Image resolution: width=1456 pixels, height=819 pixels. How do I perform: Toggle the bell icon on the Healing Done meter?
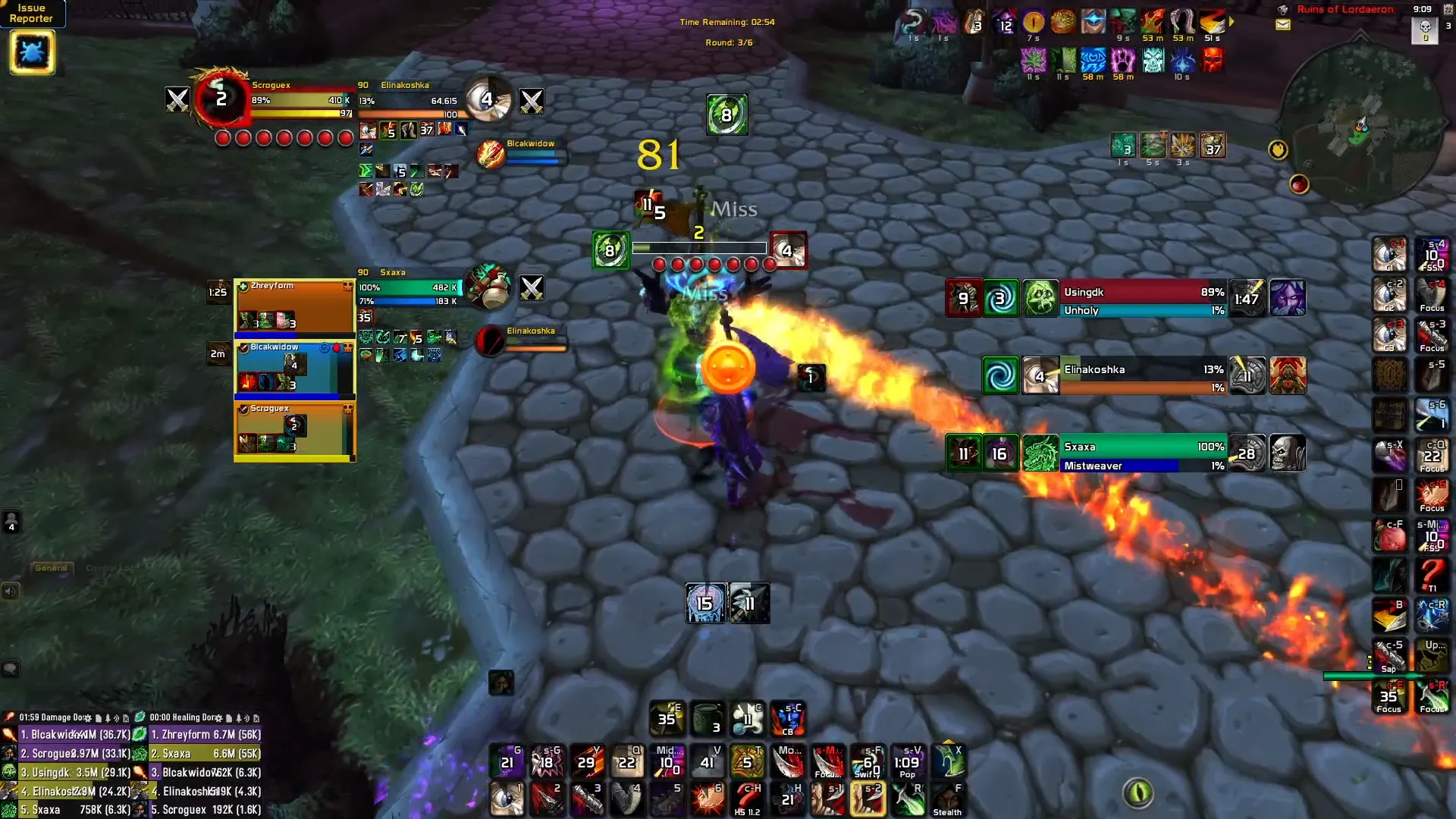click(237, 717)
